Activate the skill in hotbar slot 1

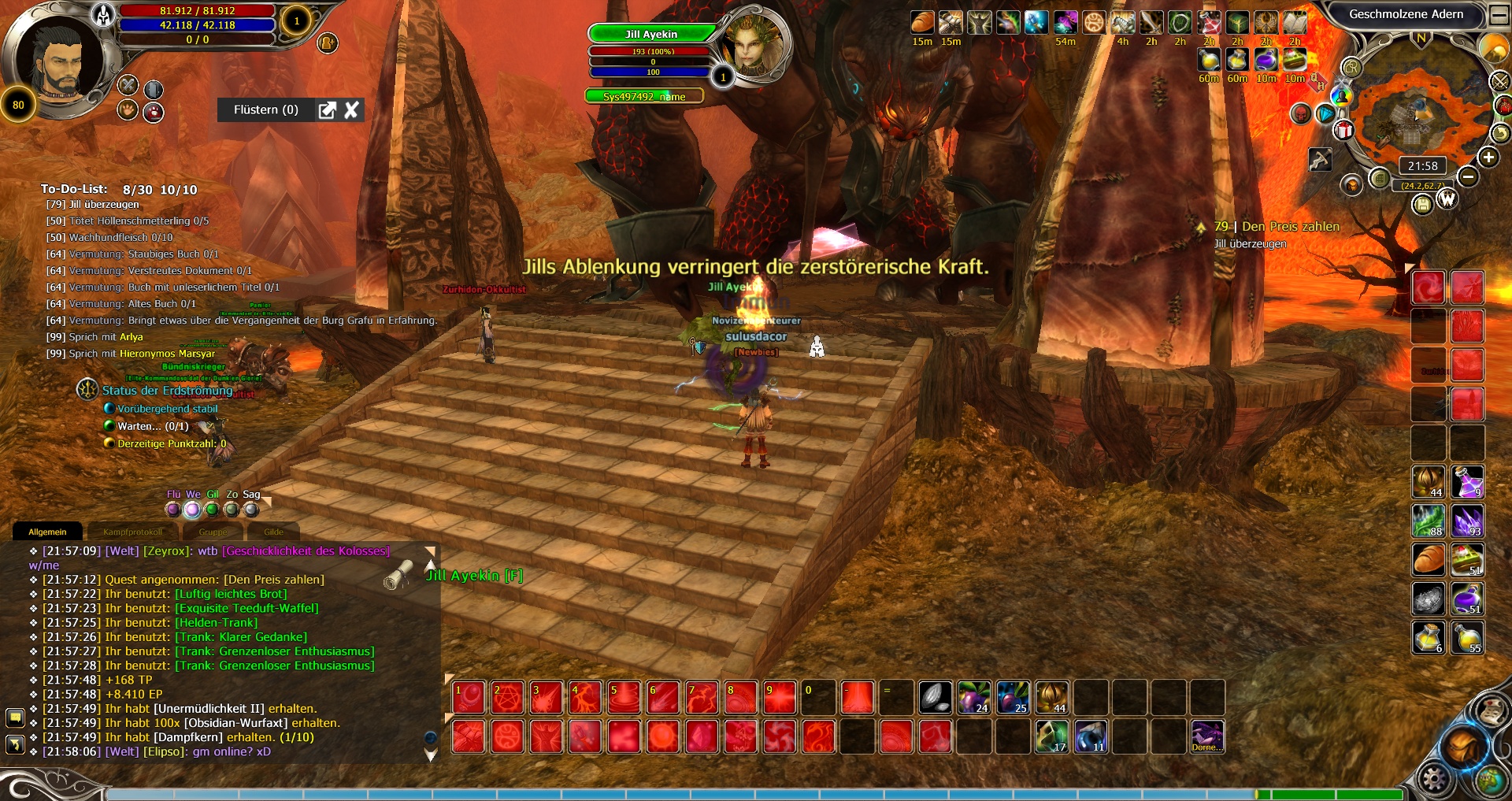click(469, 698)
